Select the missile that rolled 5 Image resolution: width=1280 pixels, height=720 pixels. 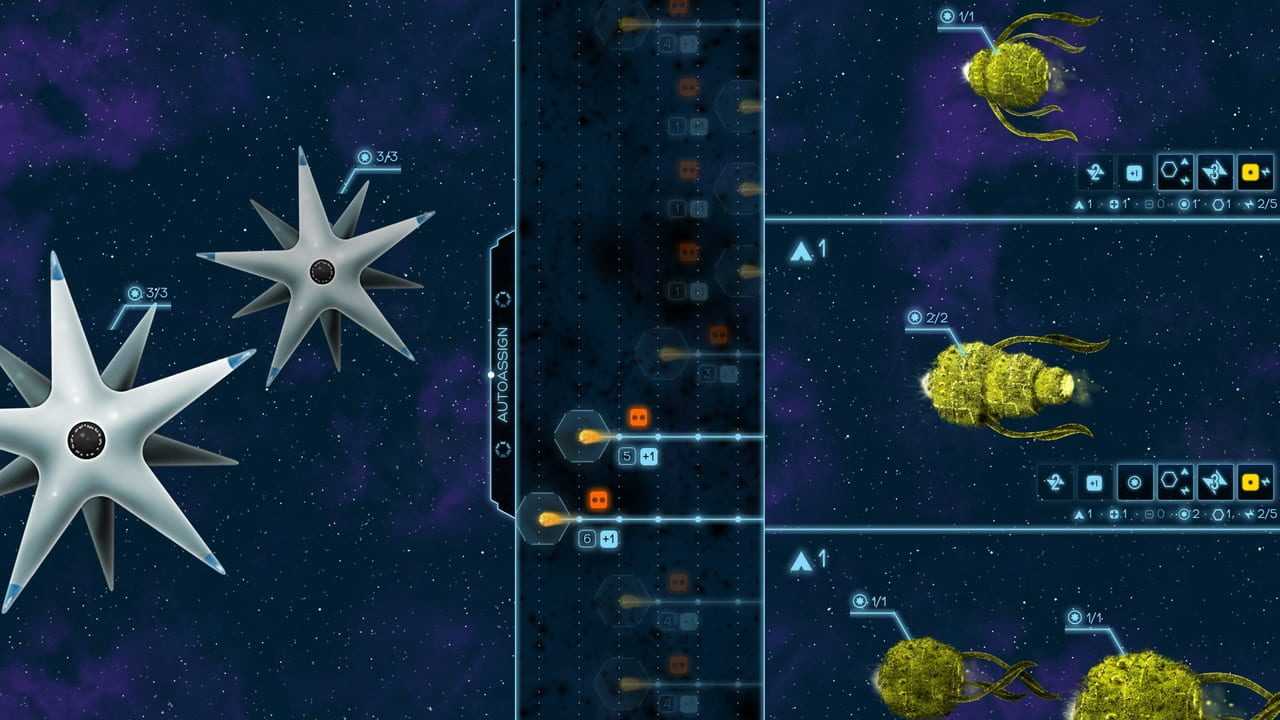click(x=582, y=436)
